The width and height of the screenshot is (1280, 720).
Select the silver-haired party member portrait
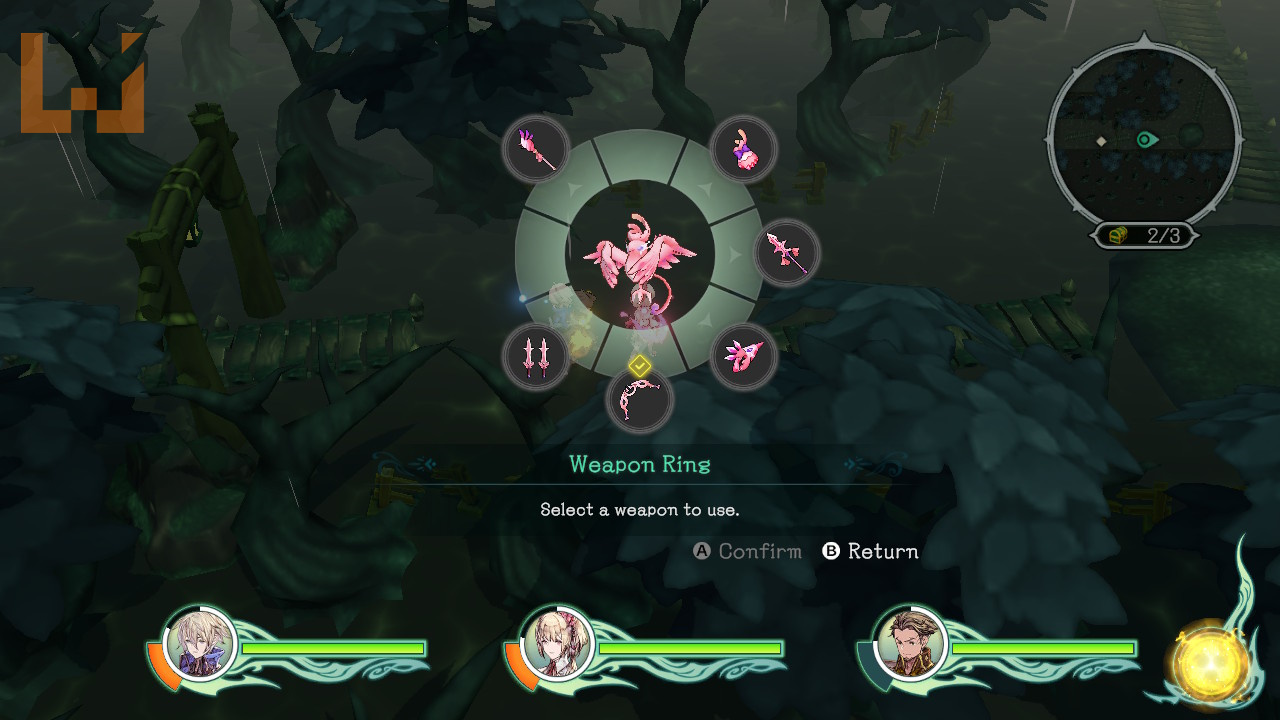click(x=200, y=643)
